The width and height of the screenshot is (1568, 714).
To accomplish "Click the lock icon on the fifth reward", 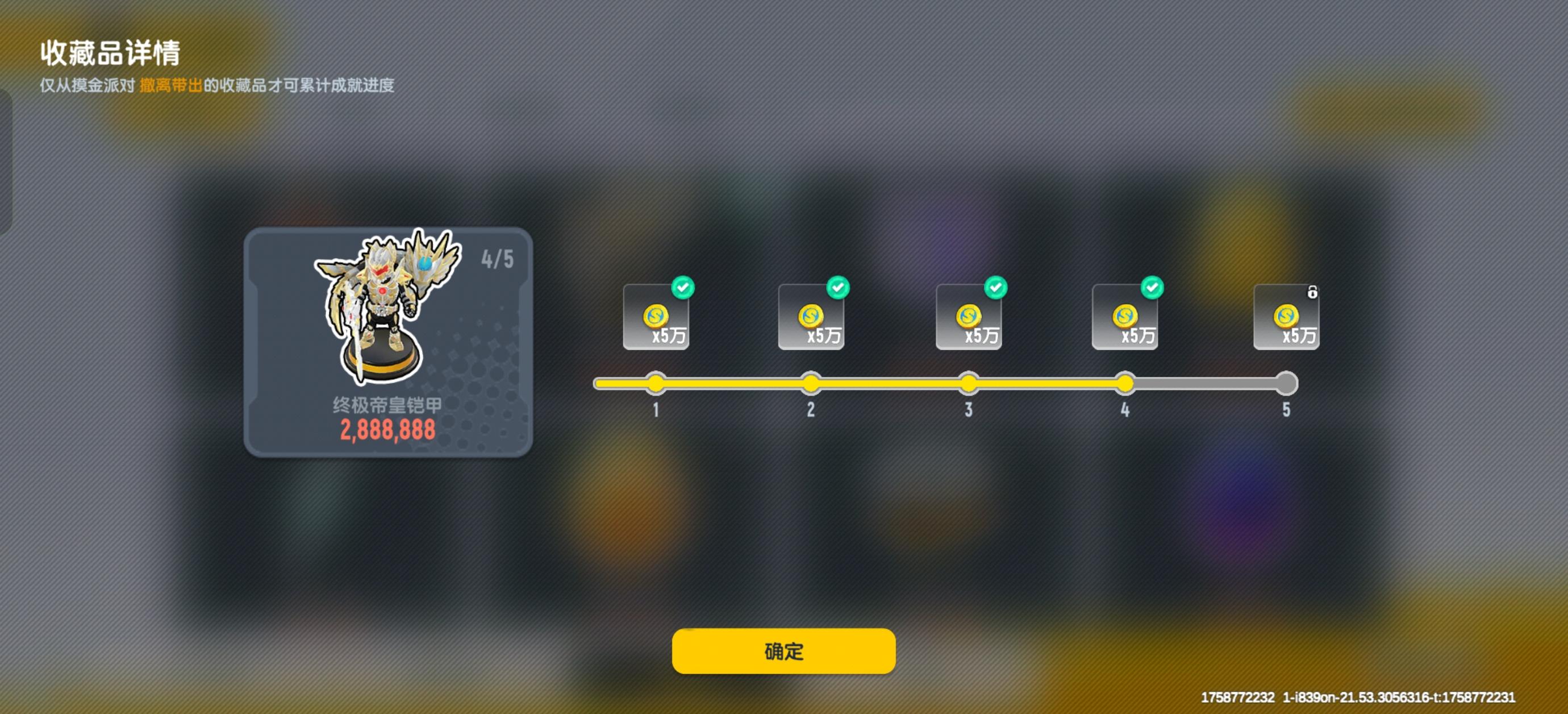I will pos(1312,292).
